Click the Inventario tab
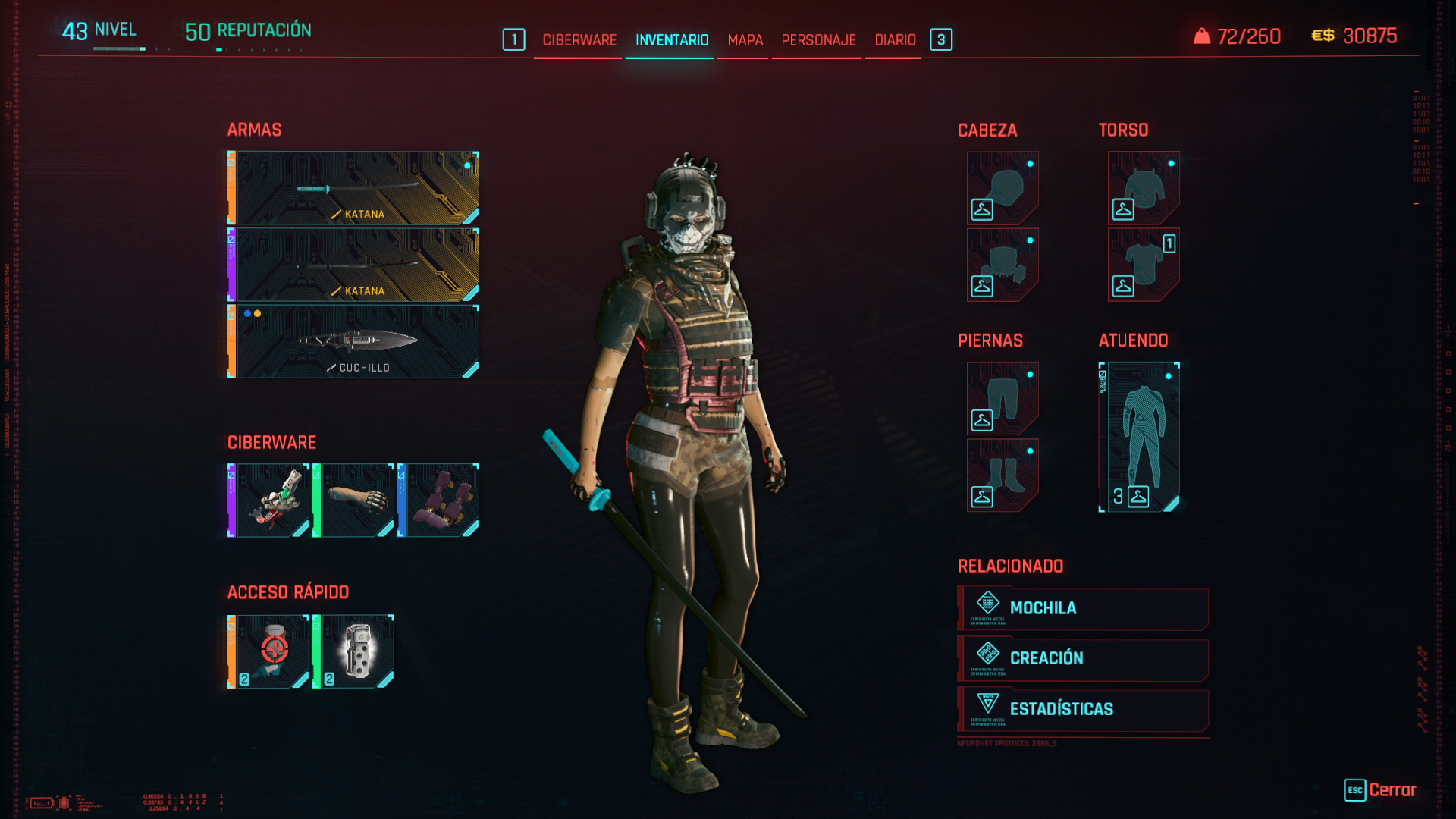Image resolution: width=1456 pixels, height=819 pixels. pyautogui.click(x=672, y=40)
